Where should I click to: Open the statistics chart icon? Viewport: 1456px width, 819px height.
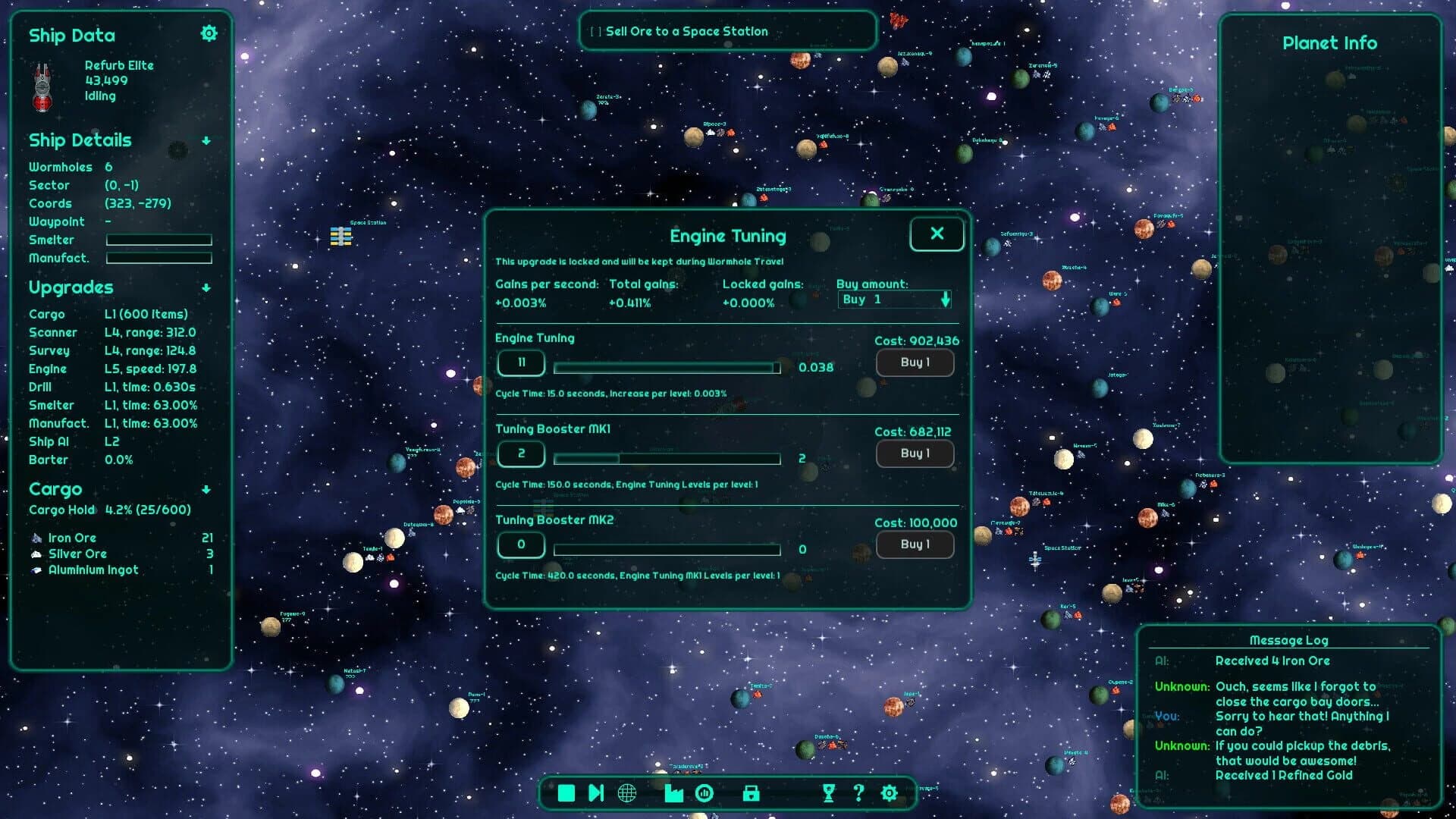pos(704,793)
